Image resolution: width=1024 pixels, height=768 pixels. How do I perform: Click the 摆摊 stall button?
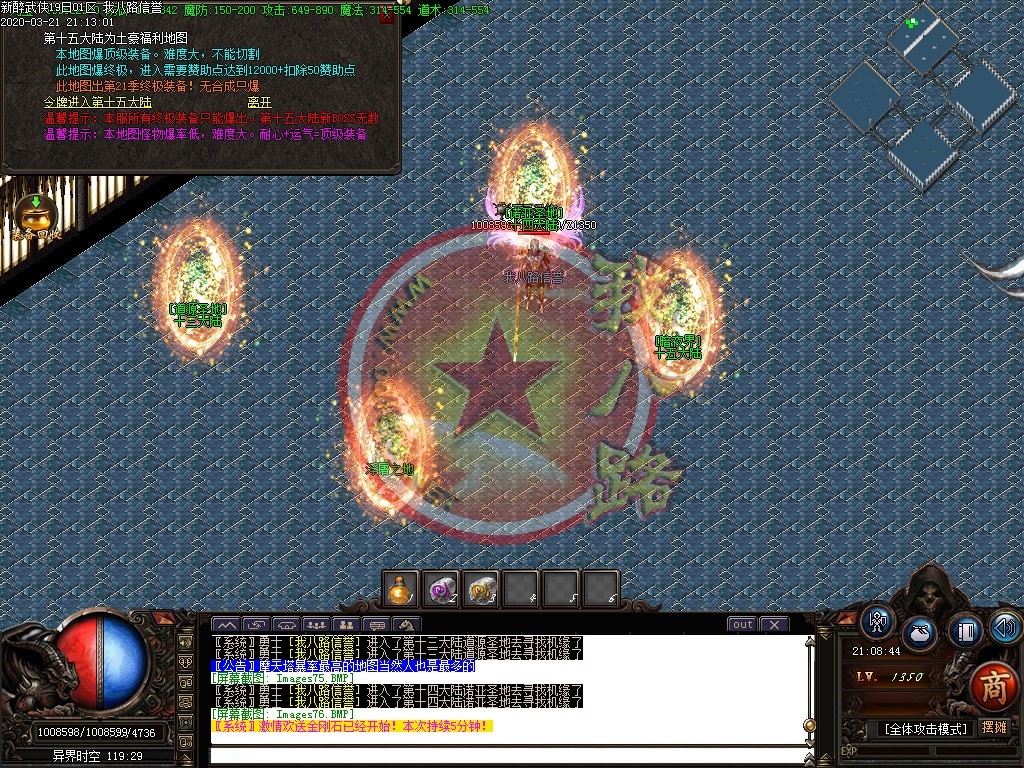click(994, 728)
